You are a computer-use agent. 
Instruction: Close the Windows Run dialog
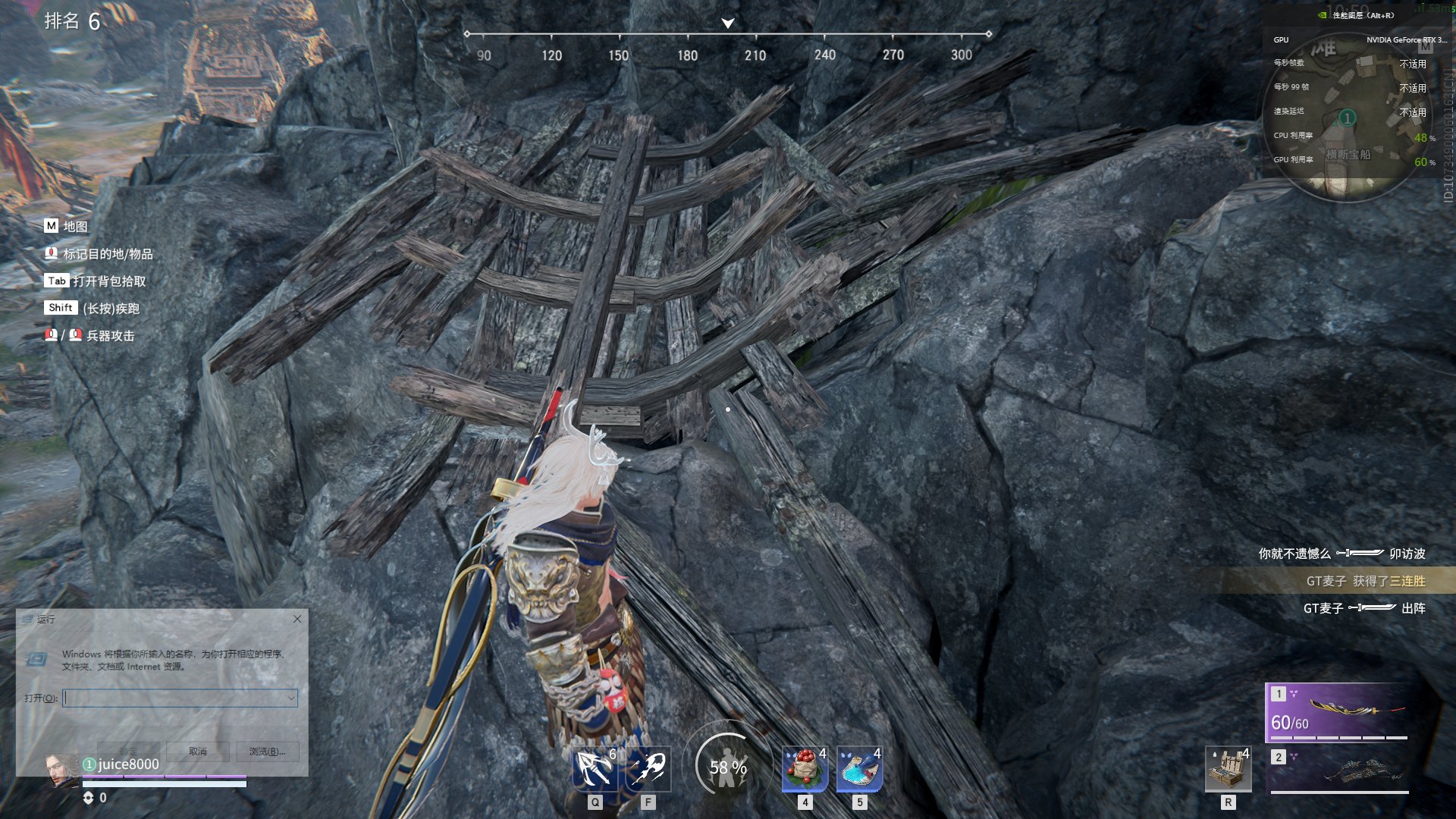(x=297, y=619)
